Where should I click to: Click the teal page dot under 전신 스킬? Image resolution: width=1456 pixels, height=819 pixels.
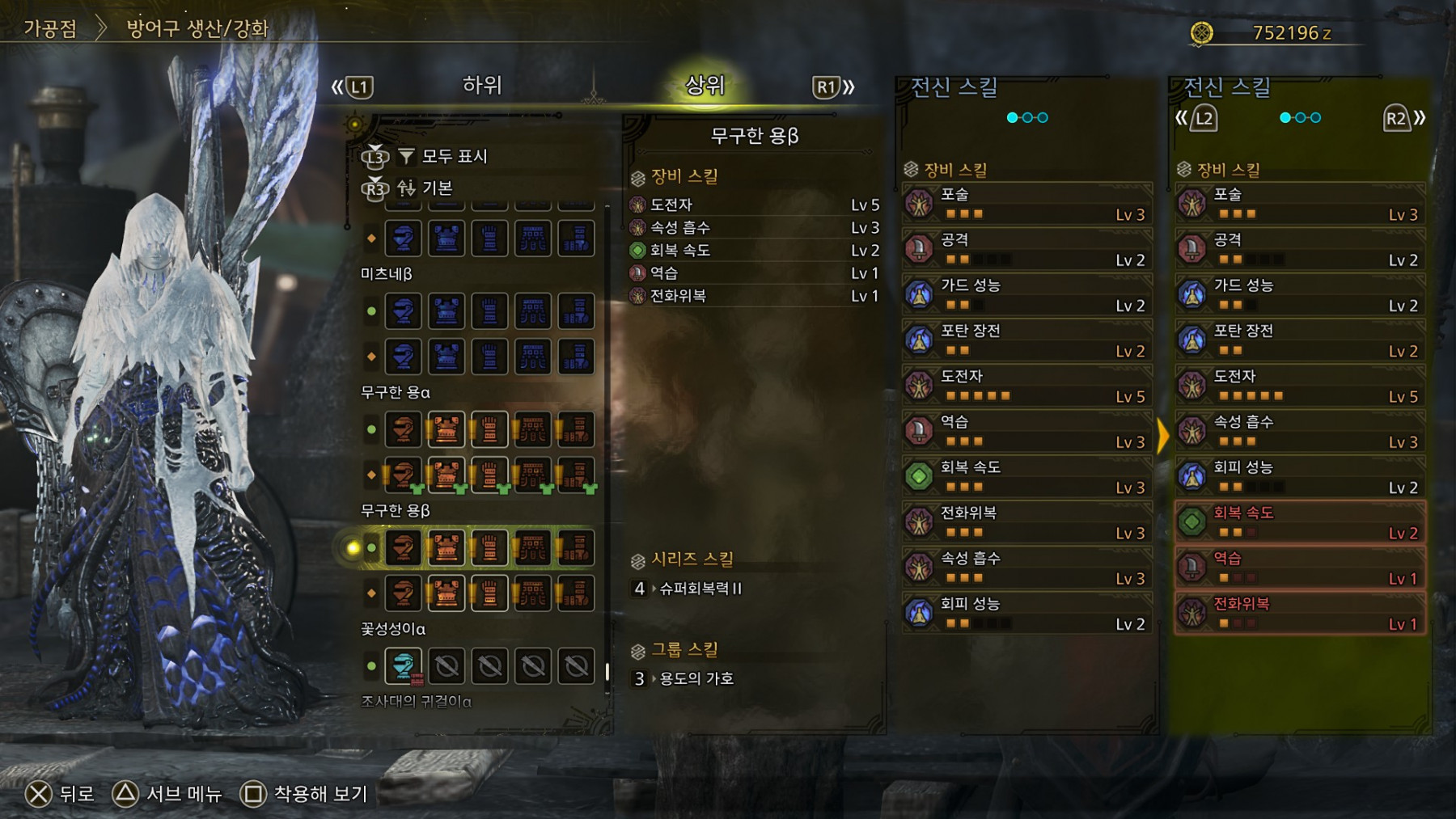[1010, 116]
